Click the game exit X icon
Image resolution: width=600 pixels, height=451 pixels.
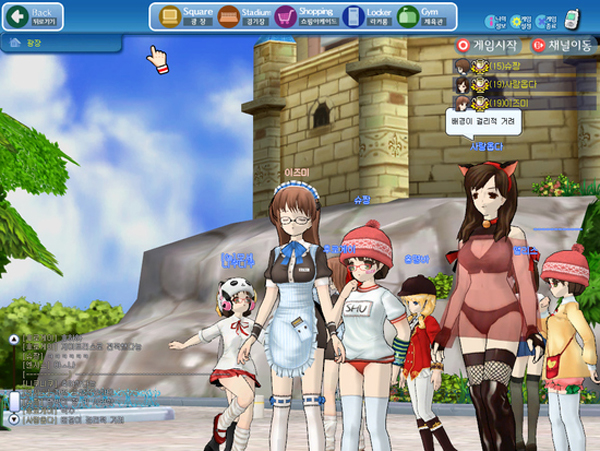coord(544,20)
